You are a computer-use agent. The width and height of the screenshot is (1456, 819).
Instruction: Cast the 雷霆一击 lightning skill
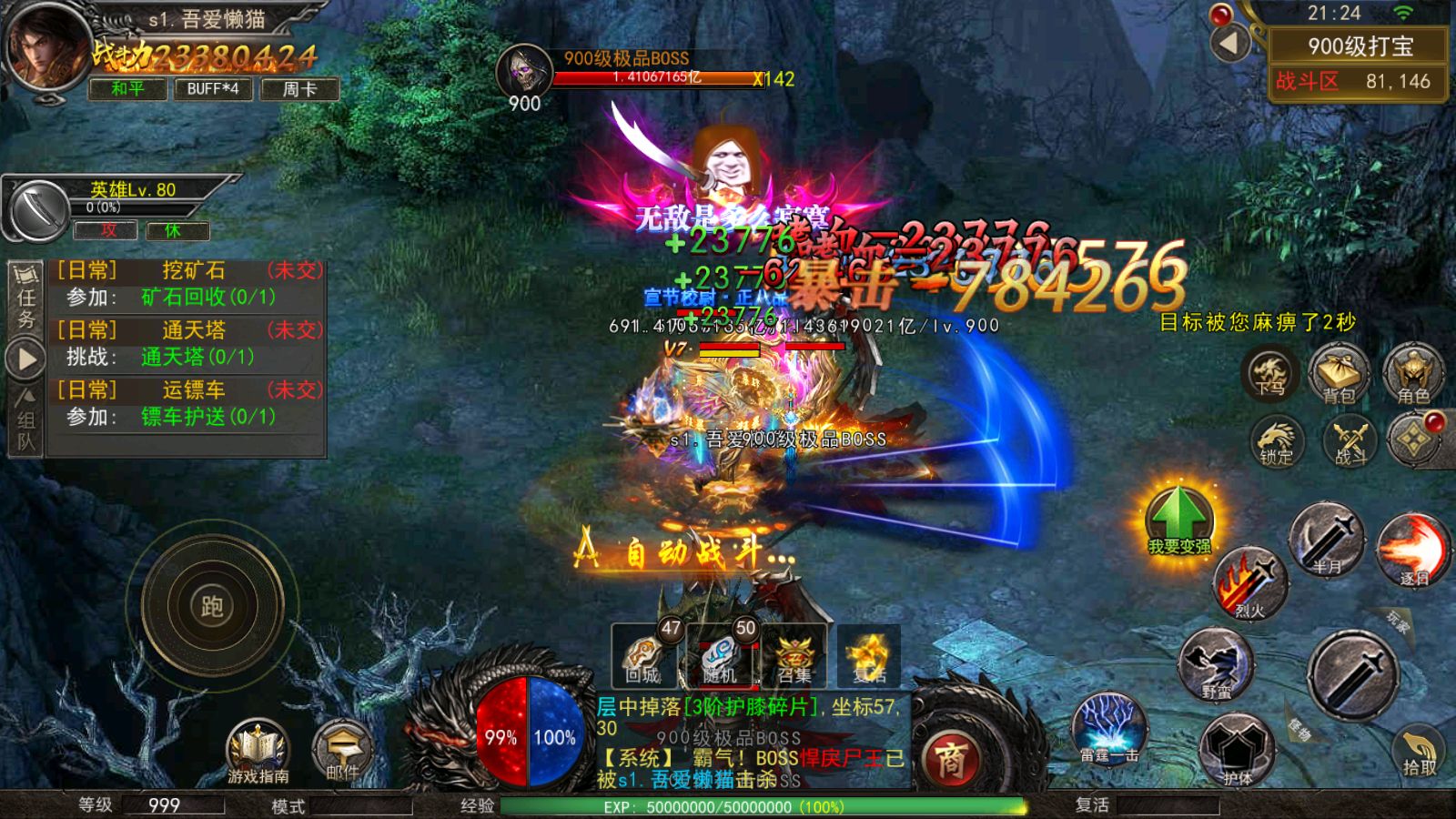pyautogui.click(x=1108, y=728)
